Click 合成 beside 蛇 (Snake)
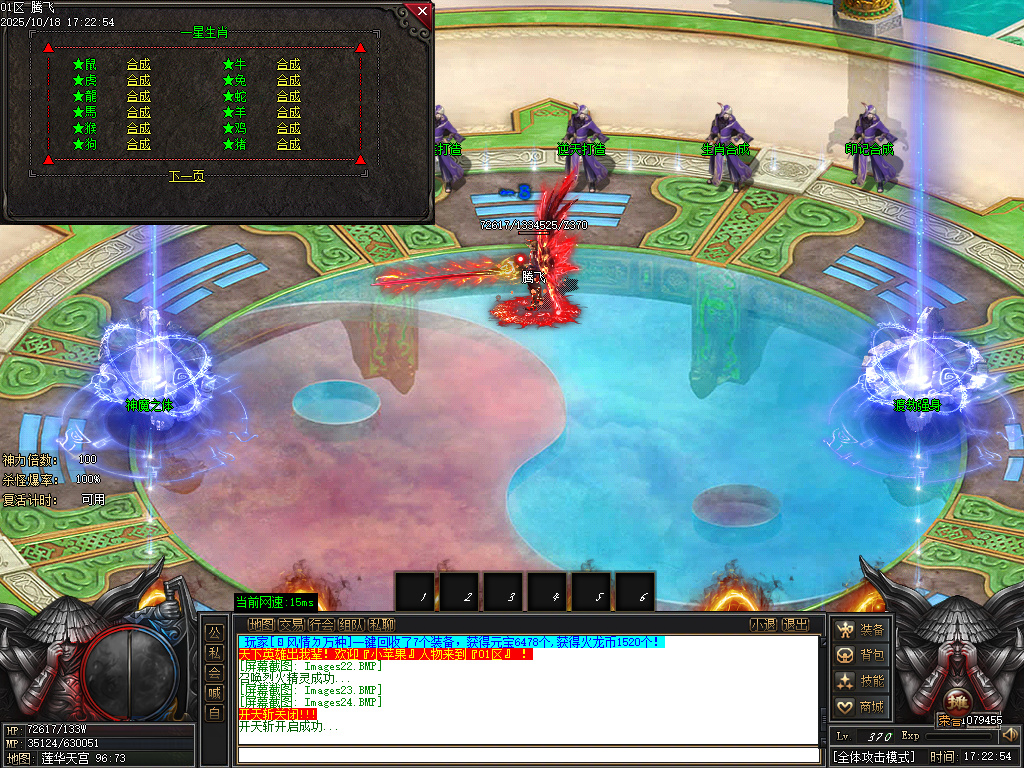 click(289, 97)
